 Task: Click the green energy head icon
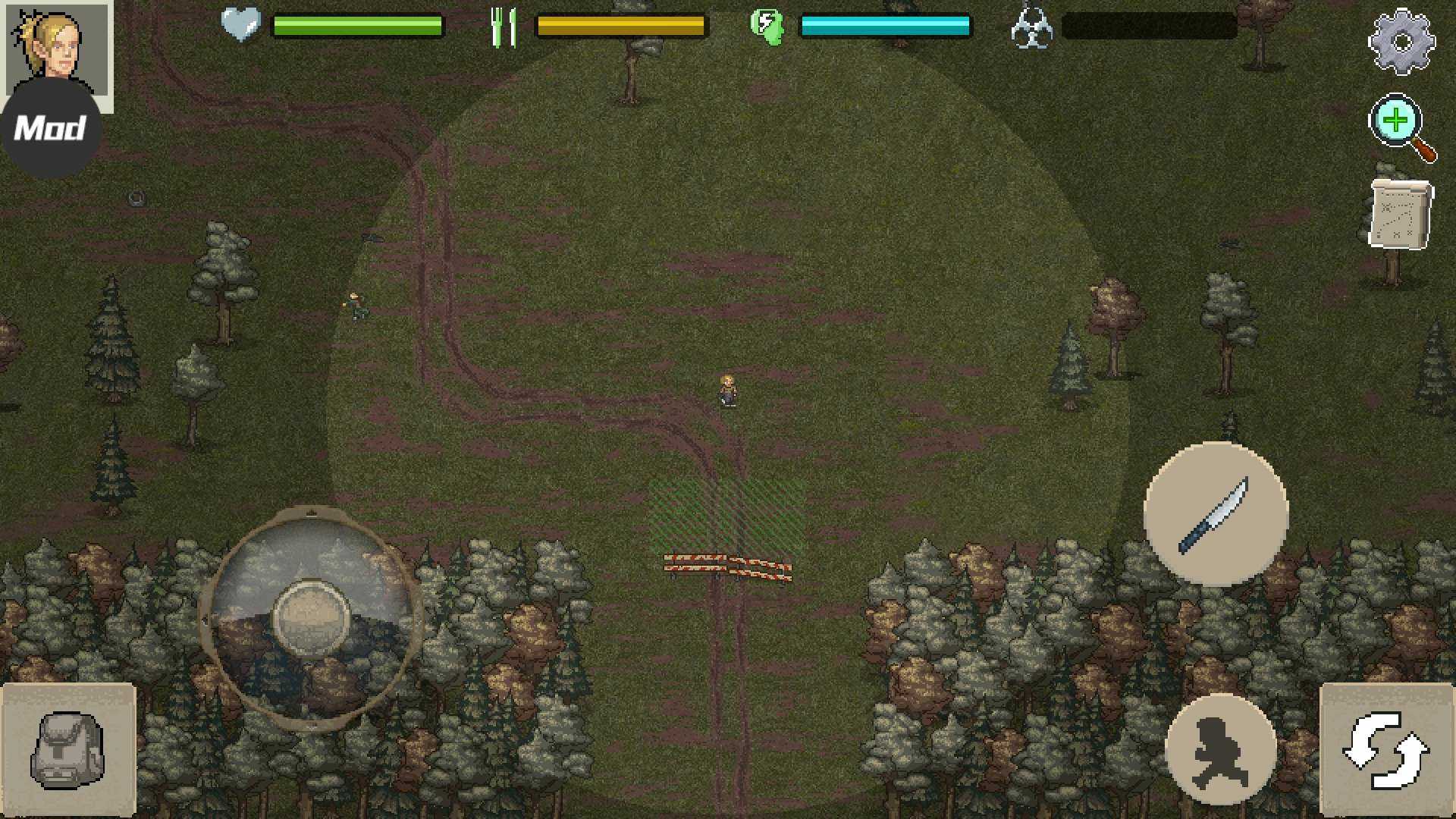(x=766, y=27)
